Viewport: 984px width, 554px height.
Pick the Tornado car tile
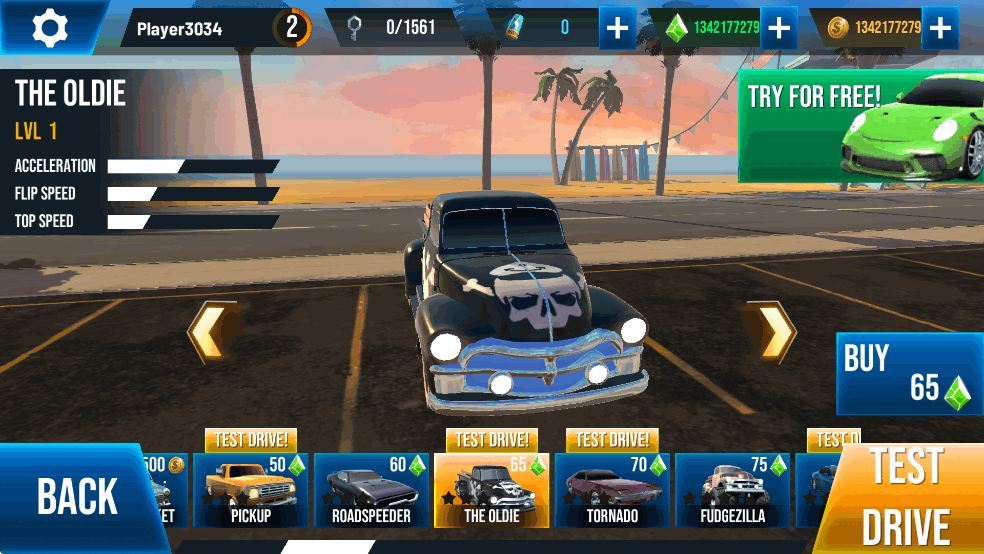click(x=612, y=491)
